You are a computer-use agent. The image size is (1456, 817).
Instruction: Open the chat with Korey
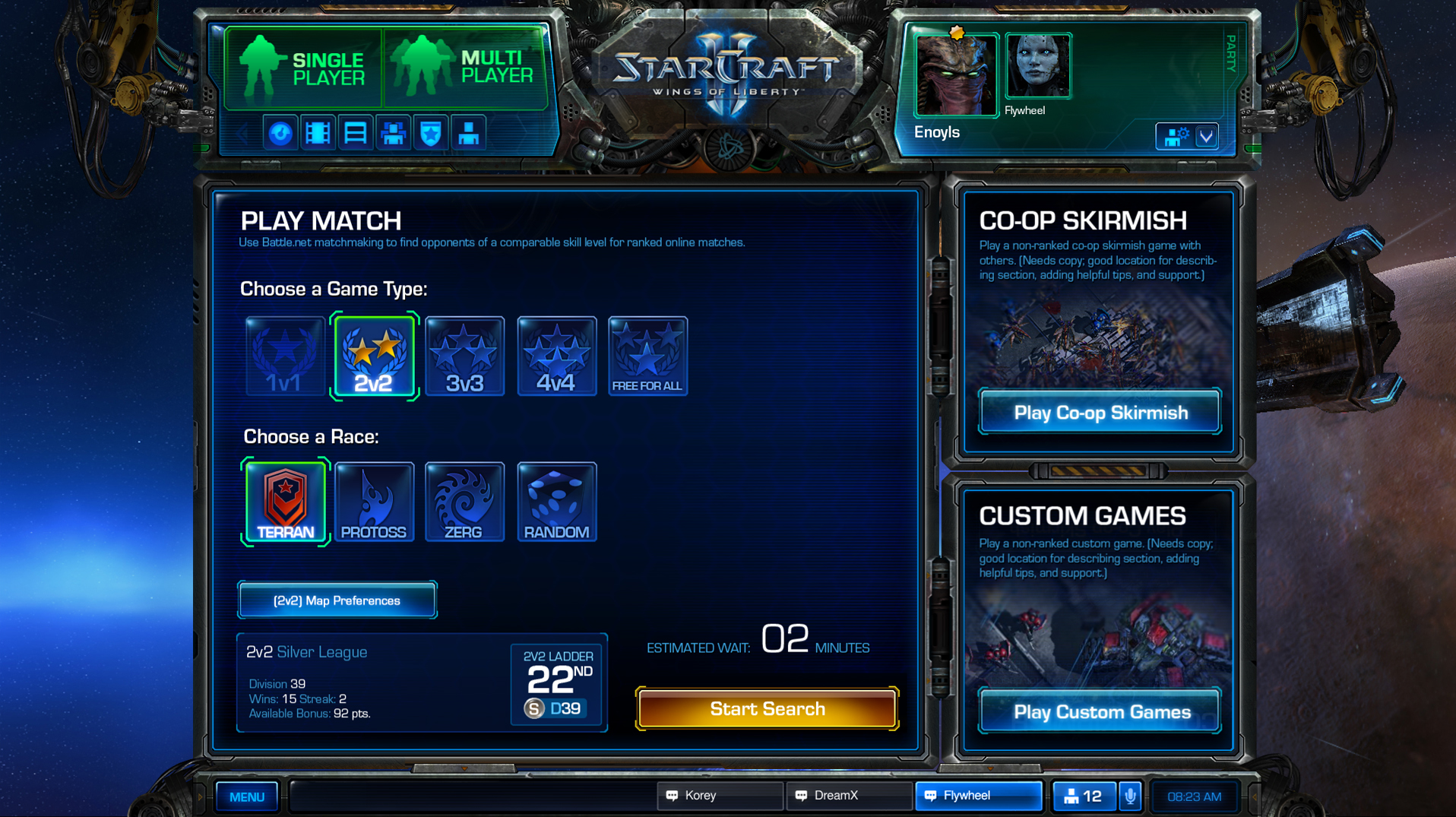pyautogui.click(x=719, y=796)
